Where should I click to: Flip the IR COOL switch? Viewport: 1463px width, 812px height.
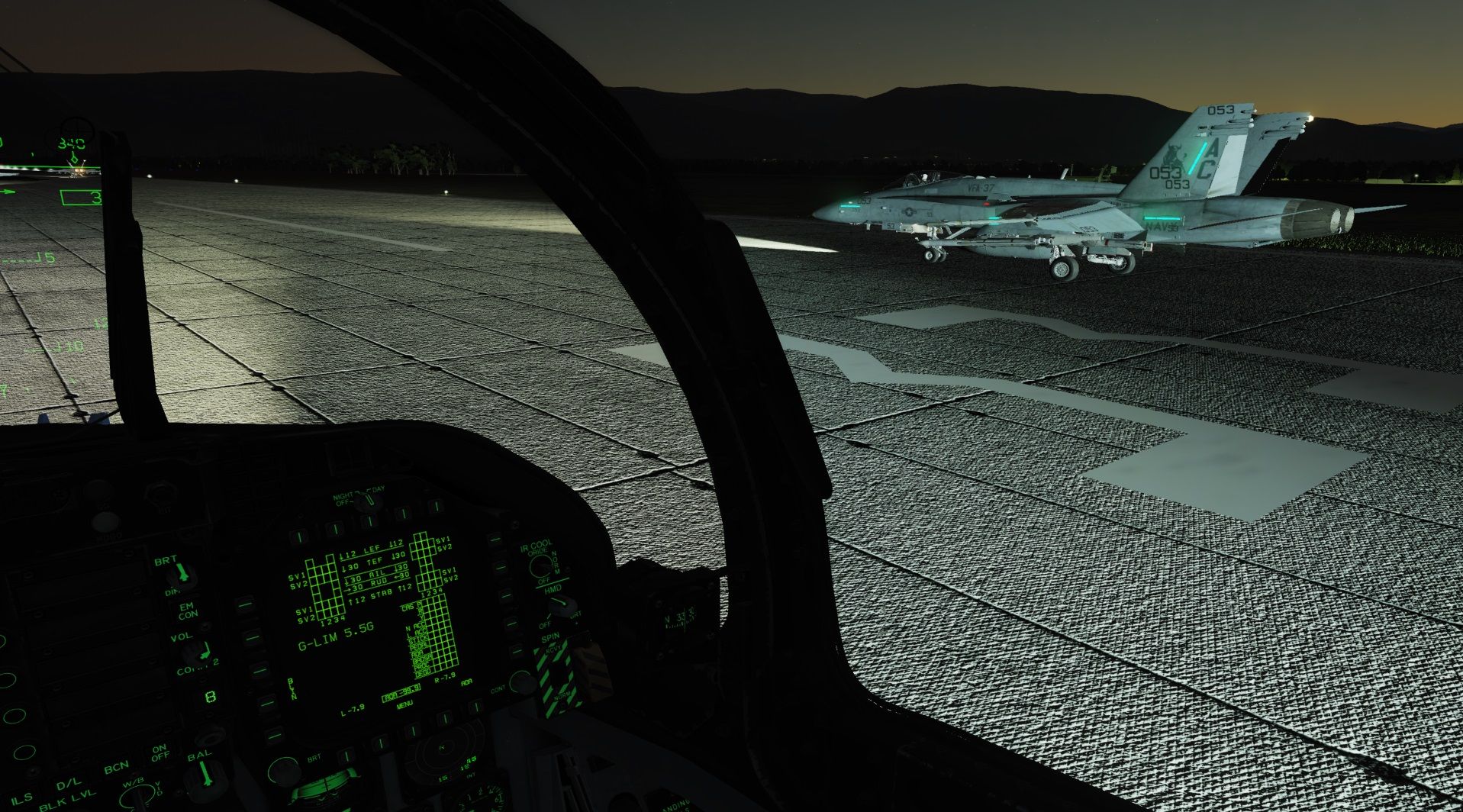[541, 565]
